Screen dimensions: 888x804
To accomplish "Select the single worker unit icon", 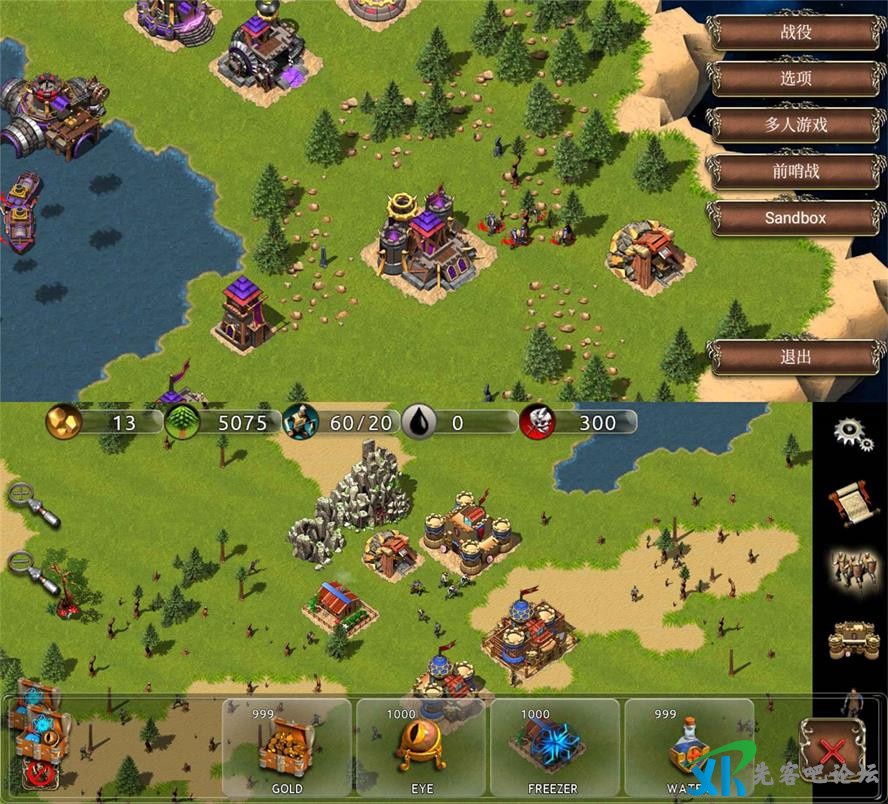I will pos(852,700).
